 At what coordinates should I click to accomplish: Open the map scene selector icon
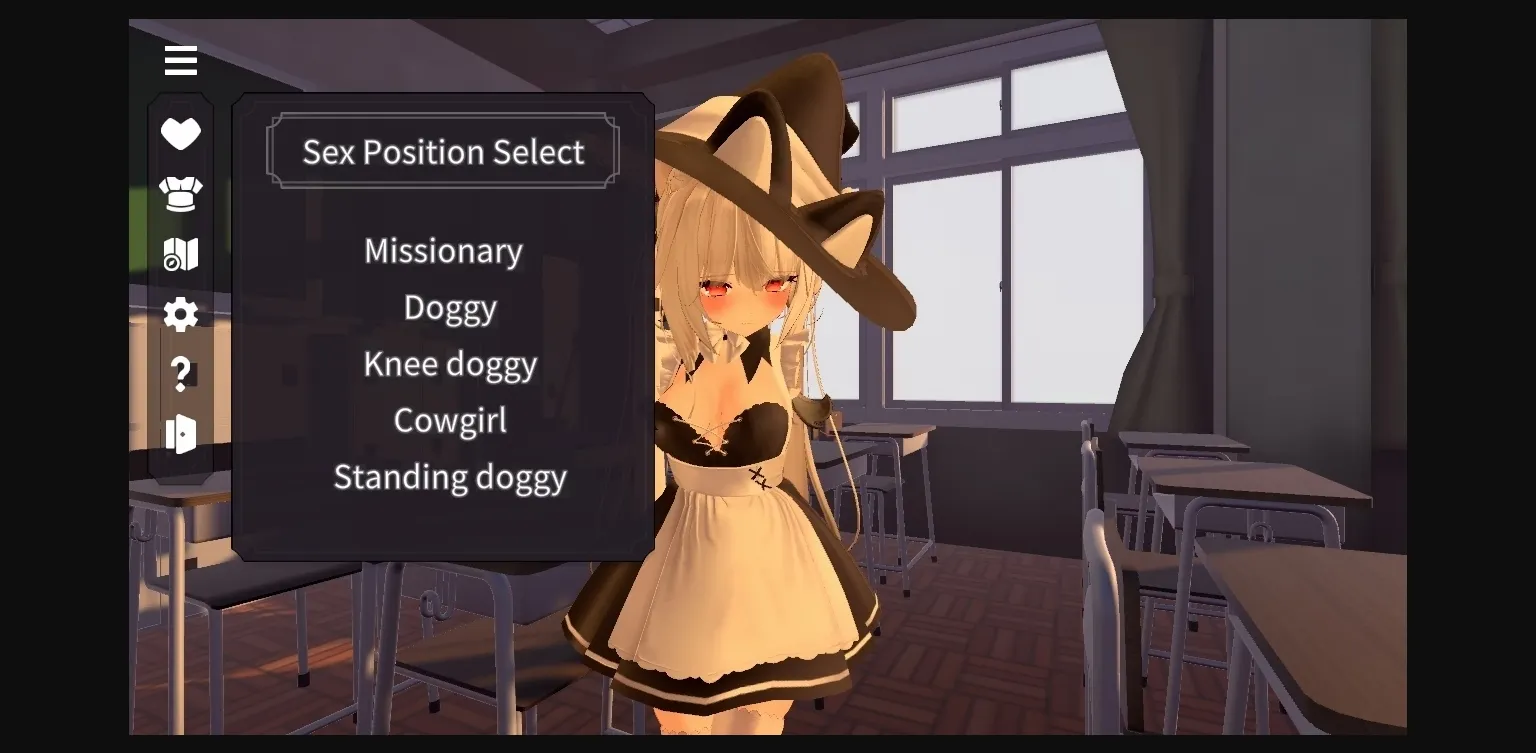pyautogui.click(x=180, y=254)
